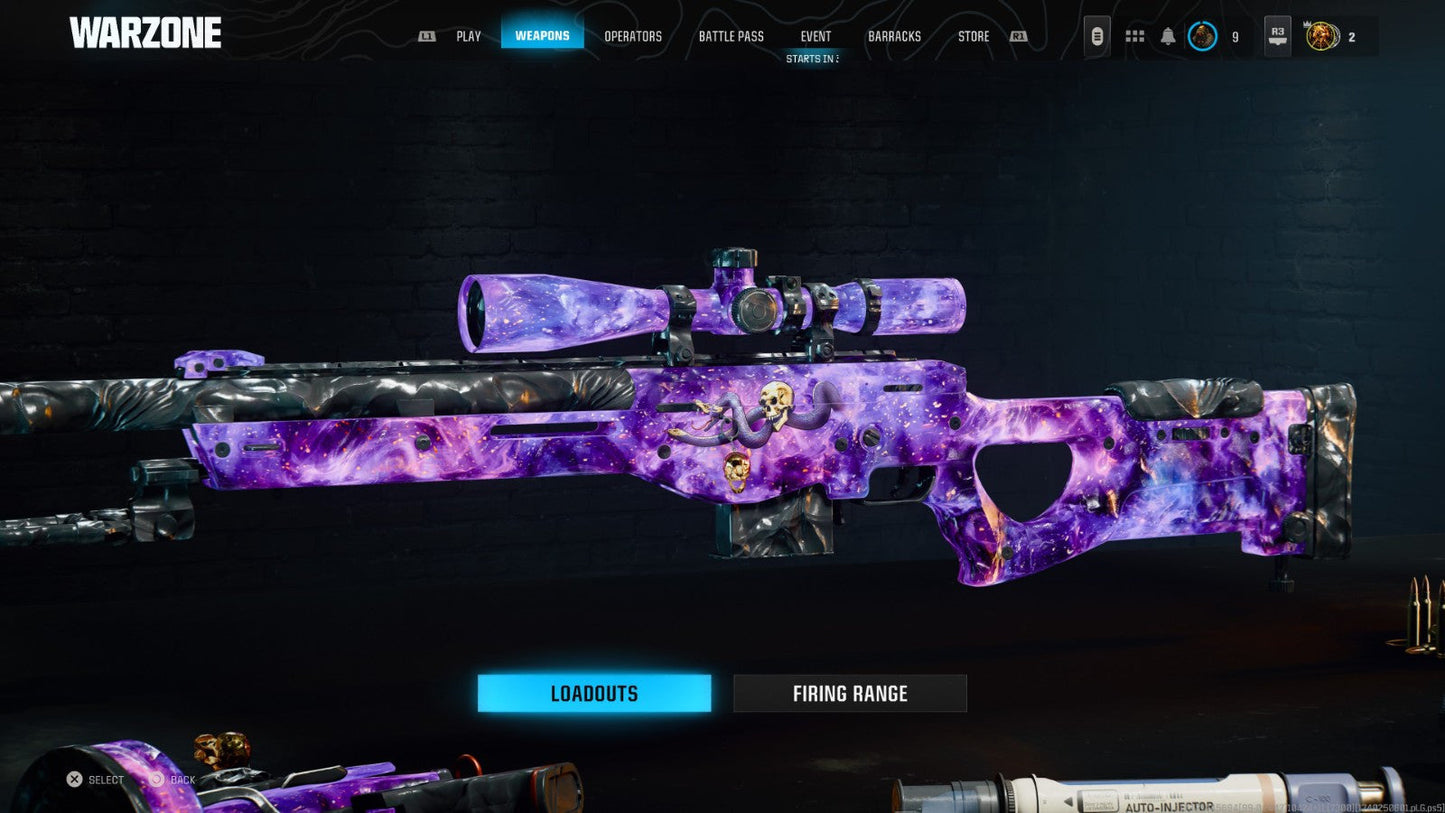
Task: Click the dog tag icon near the top right
Action: pos(1097,35)
